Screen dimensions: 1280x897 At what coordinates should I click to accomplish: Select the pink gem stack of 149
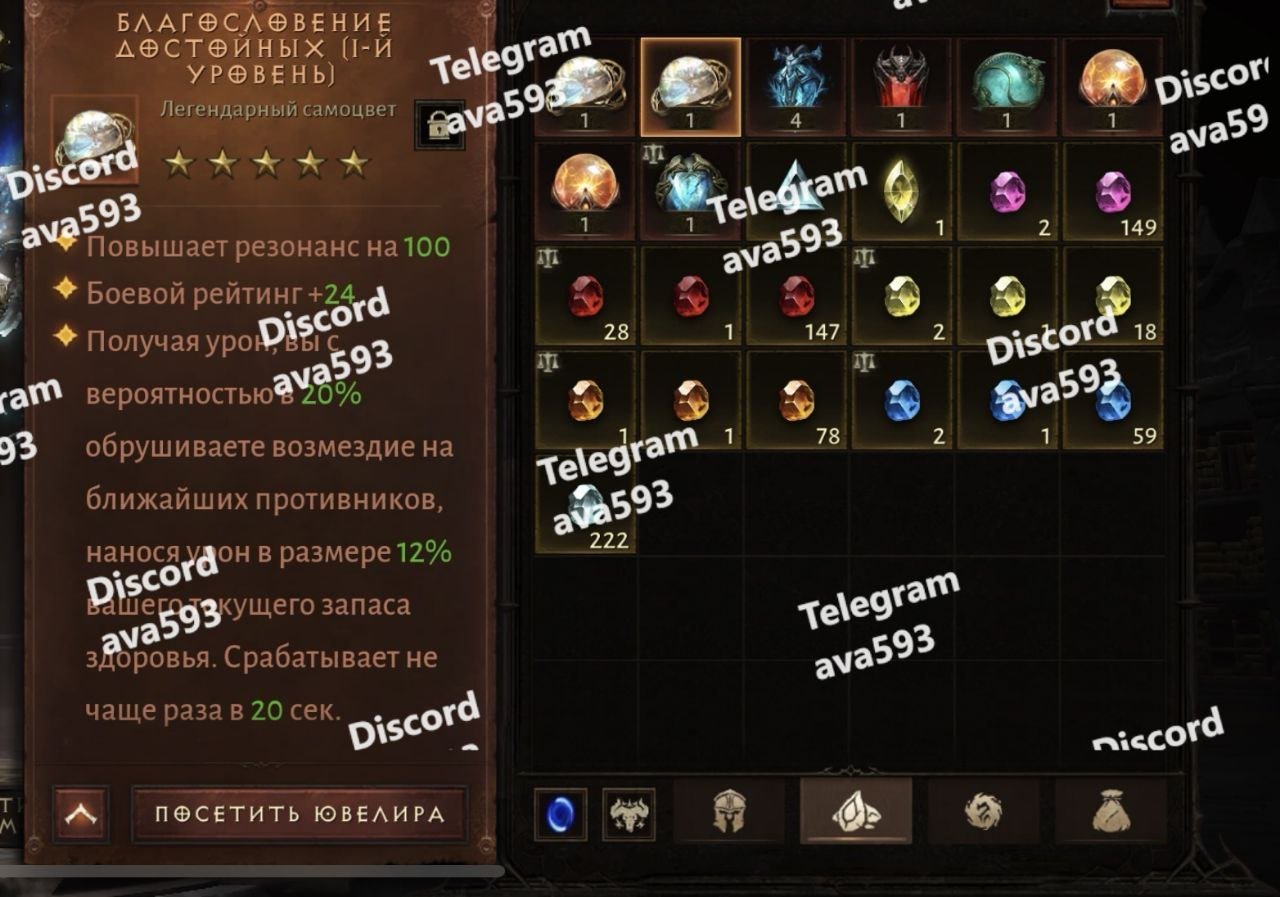click(1113, 190)
